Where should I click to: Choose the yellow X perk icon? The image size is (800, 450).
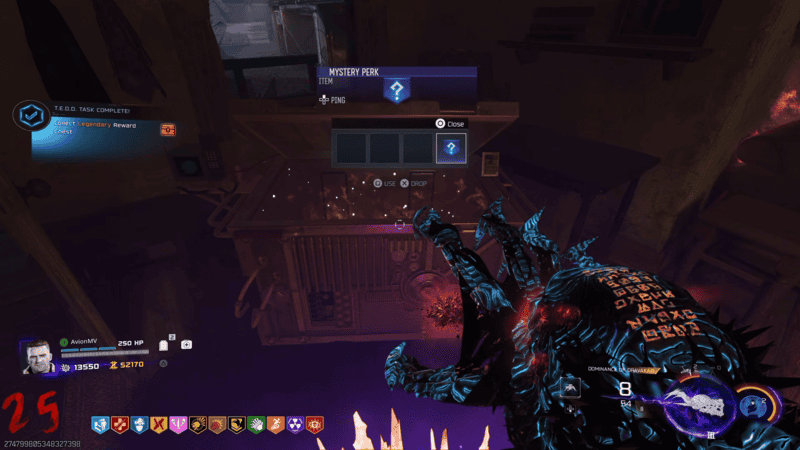pyautogui.click(x=158, y=426)
